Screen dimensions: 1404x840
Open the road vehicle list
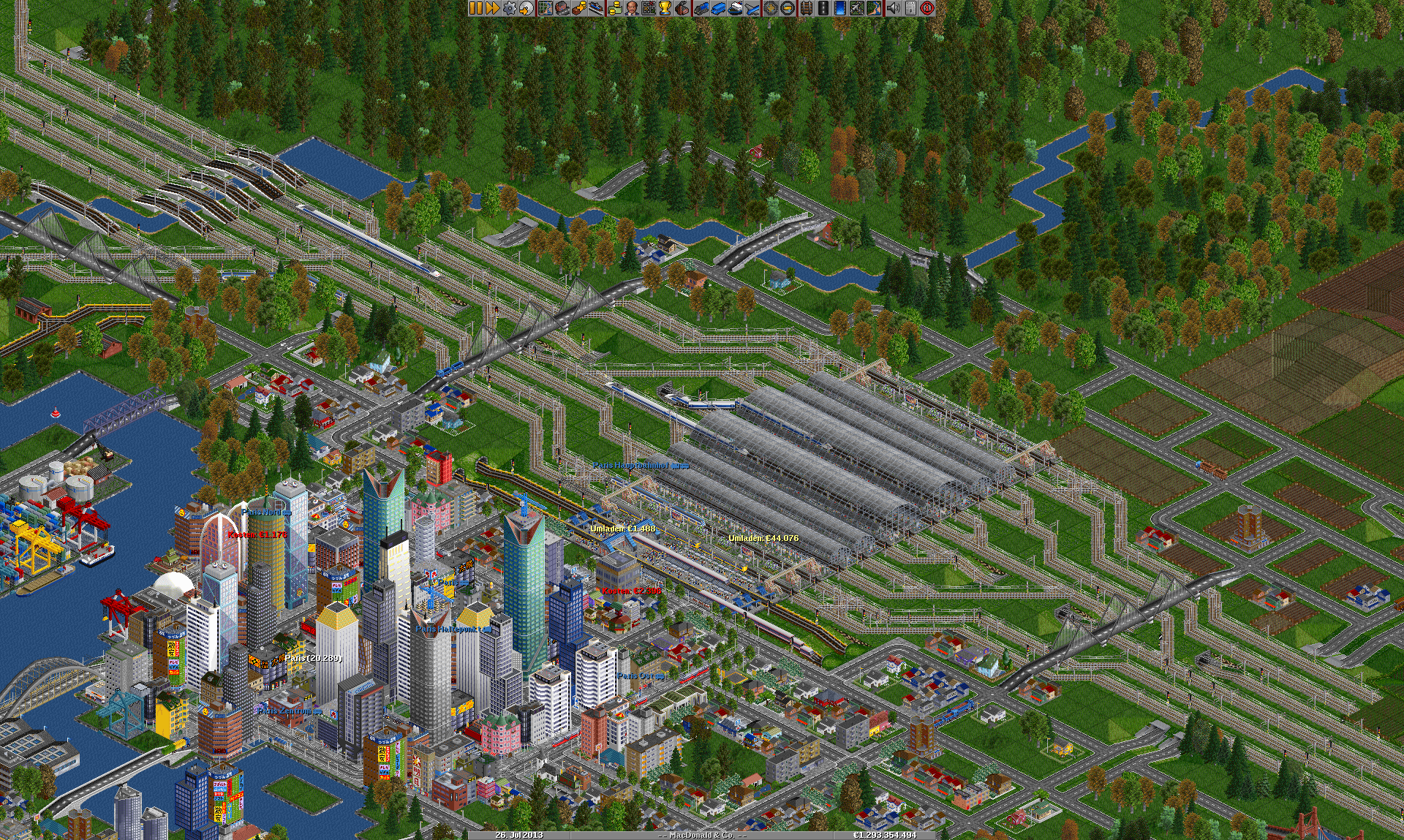point(718,8)
